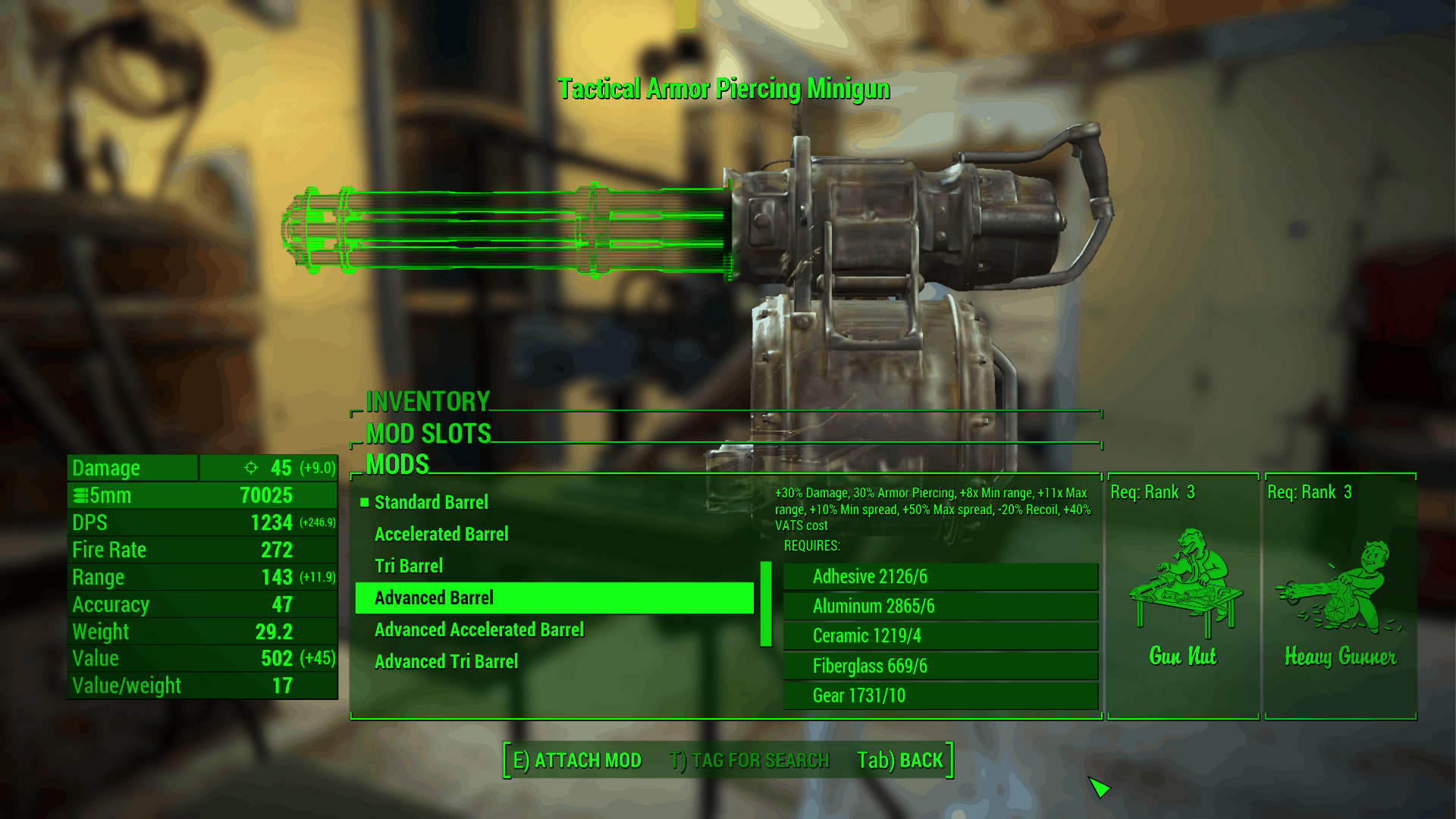Click the mod list scrollbar
The height and width of the screenshot is (819, 1456).
tap(766, 604)
